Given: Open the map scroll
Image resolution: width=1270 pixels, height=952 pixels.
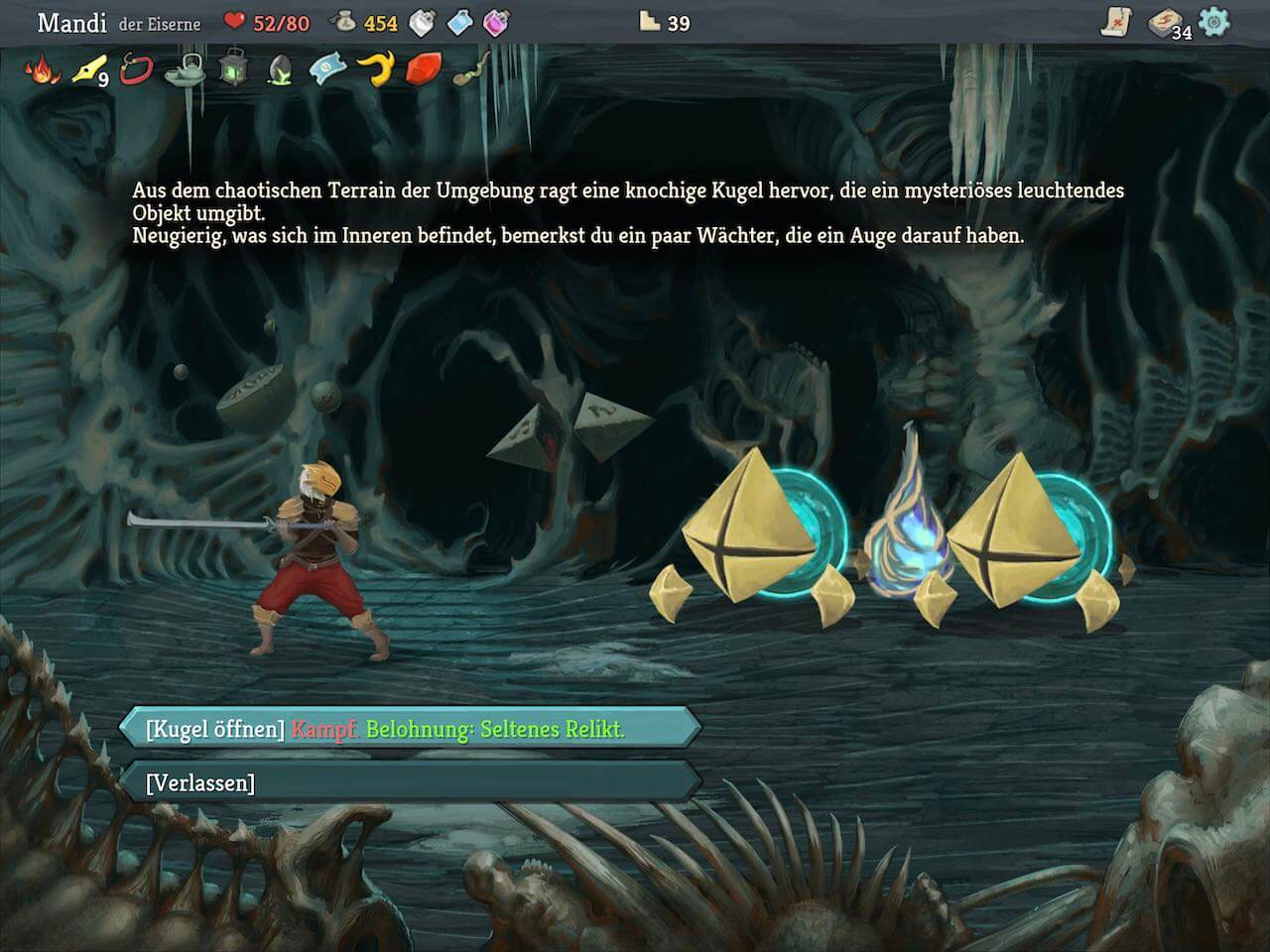Looking at the screenshot, I should tap(1116, 23).
